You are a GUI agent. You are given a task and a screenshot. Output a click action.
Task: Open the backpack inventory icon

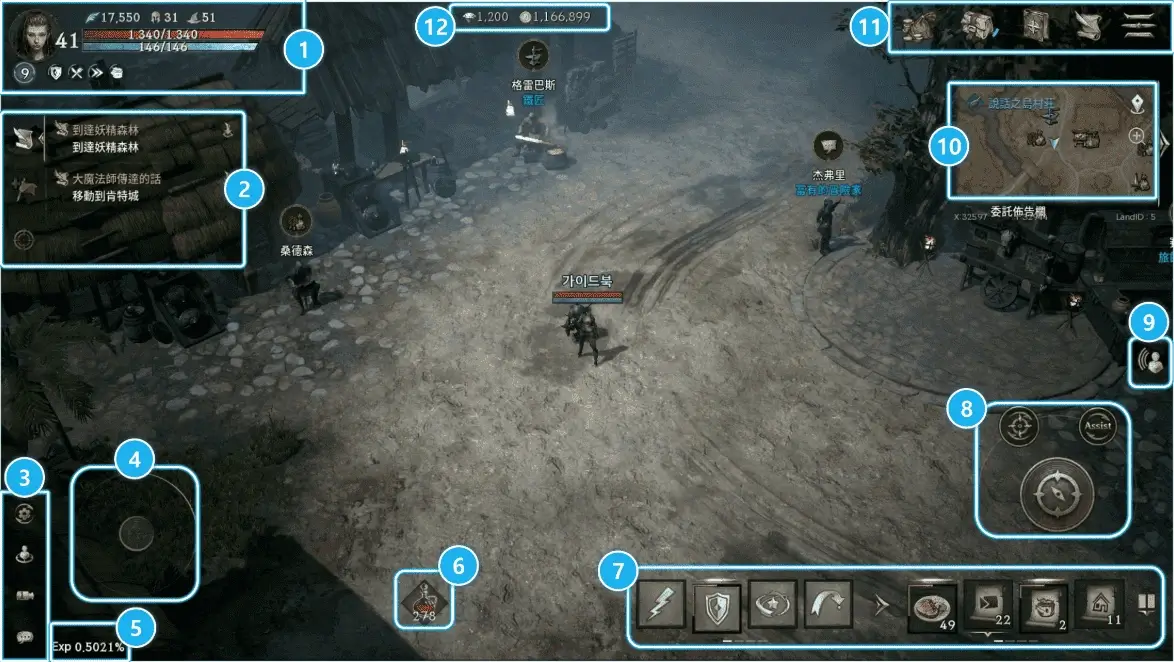pos(975,26)
